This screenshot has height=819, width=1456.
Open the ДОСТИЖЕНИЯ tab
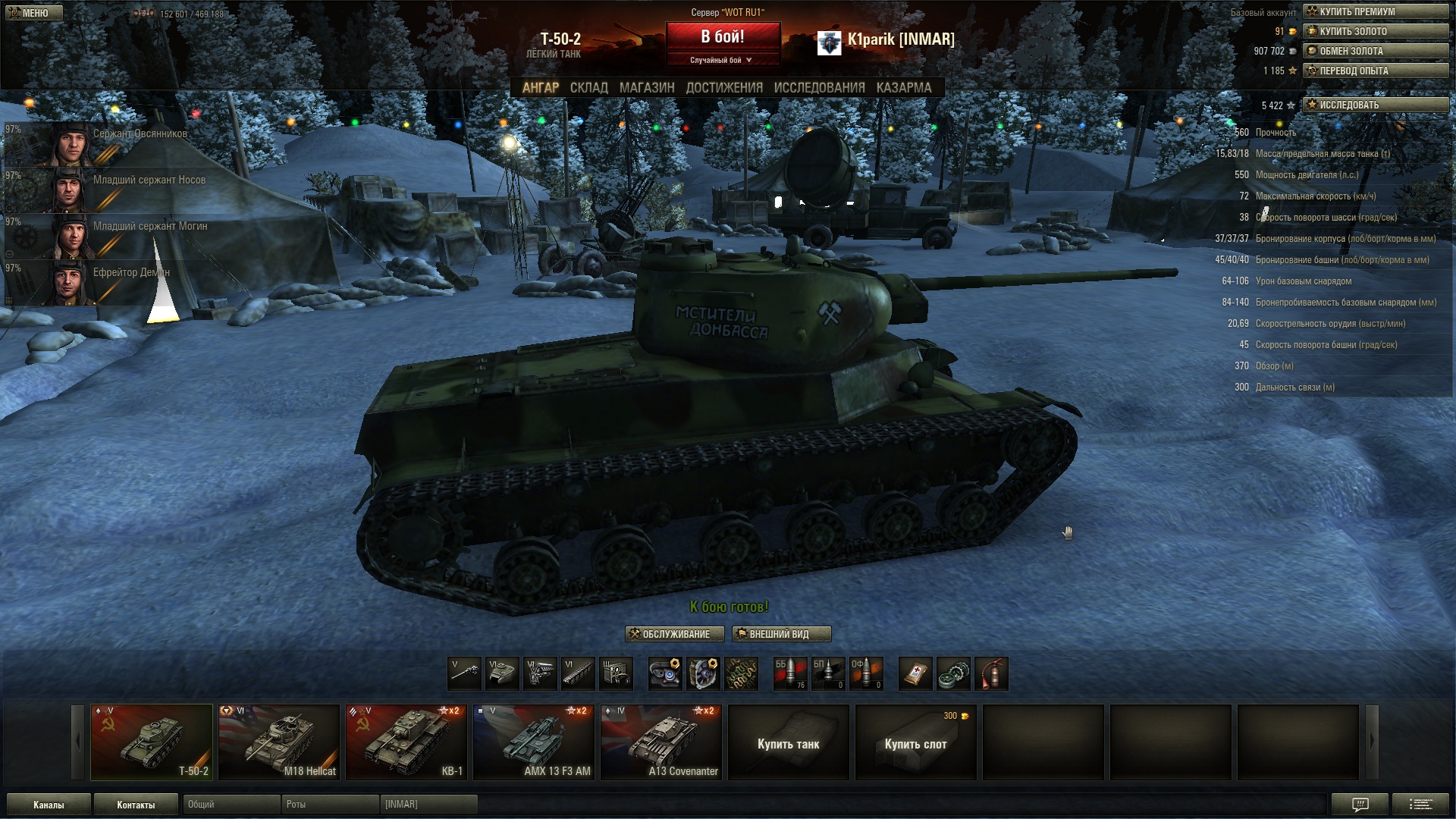724,88
